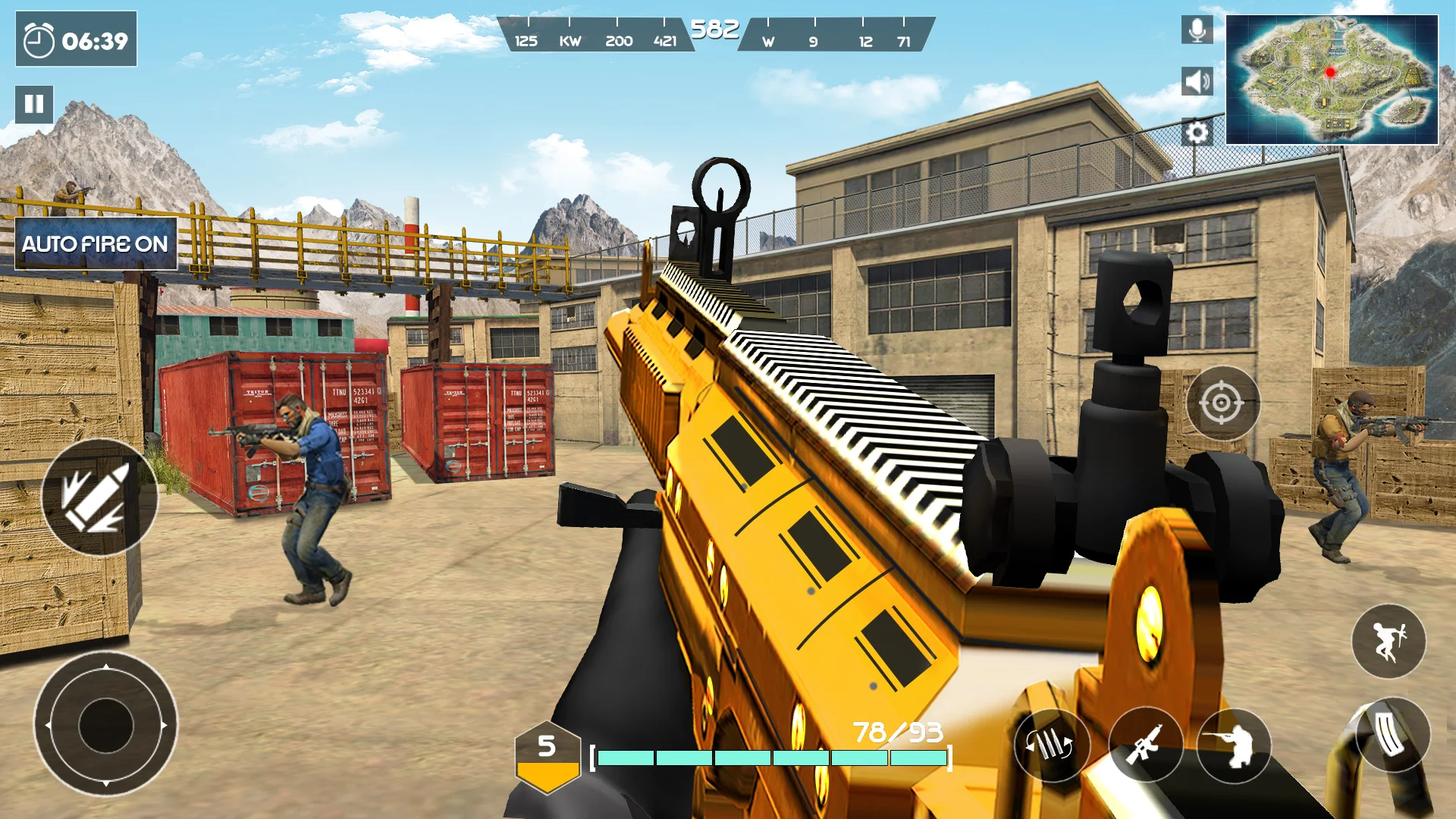
Task: Mute sound with the speaker icon
Action: tap(1197, 81)
